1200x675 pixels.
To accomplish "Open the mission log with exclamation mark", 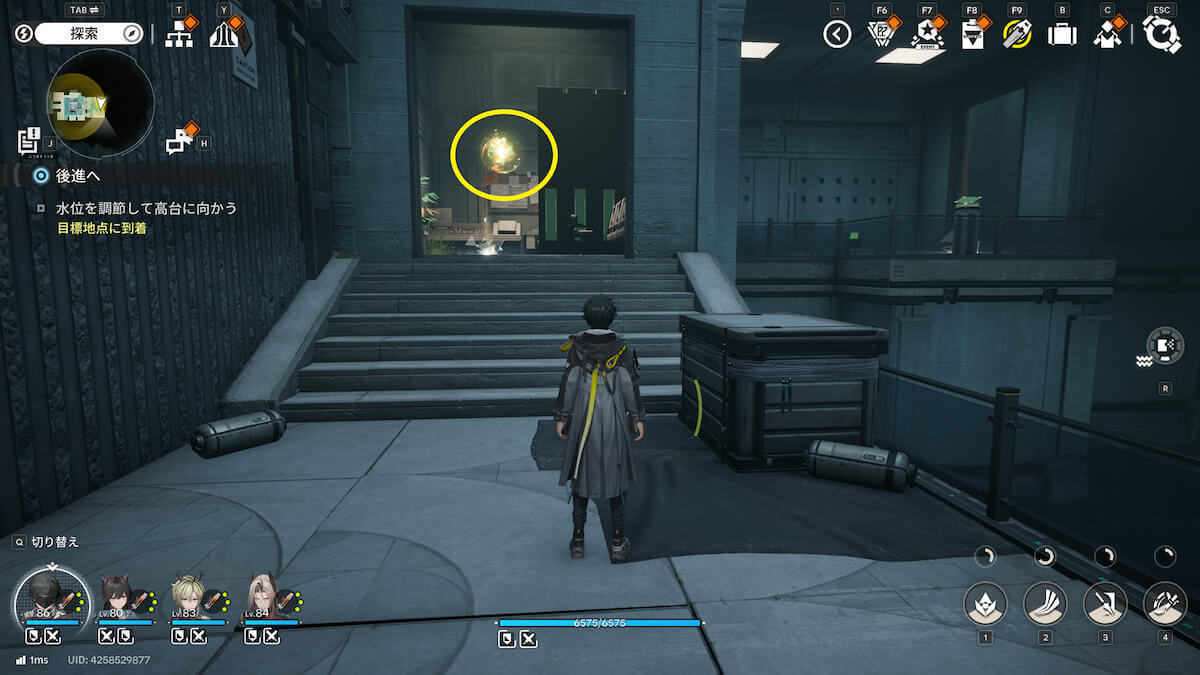I will tap(29, 141).
